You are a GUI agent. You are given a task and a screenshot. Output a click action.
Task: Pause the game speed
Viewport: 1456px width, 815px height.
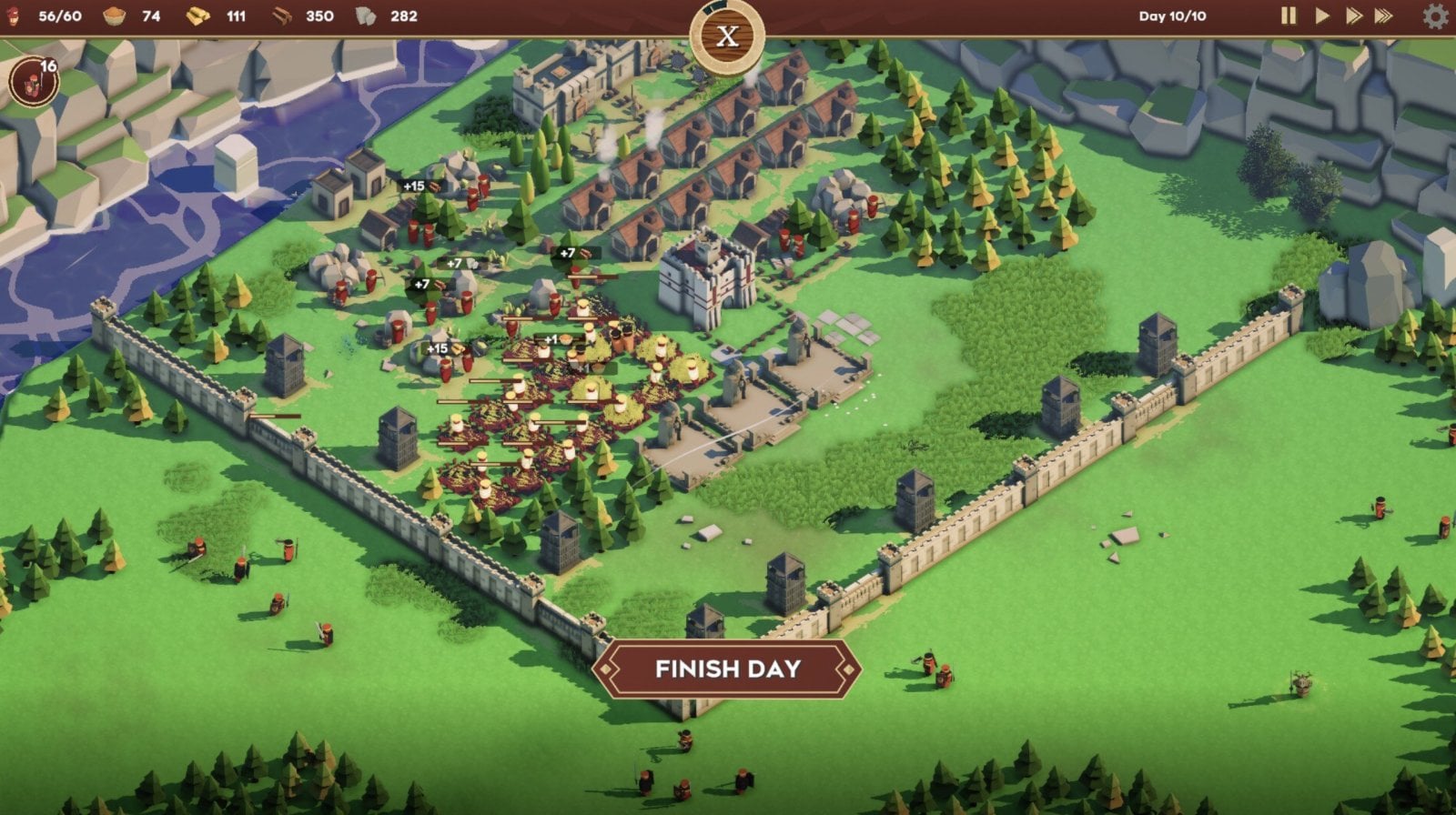coord(1289,16)
